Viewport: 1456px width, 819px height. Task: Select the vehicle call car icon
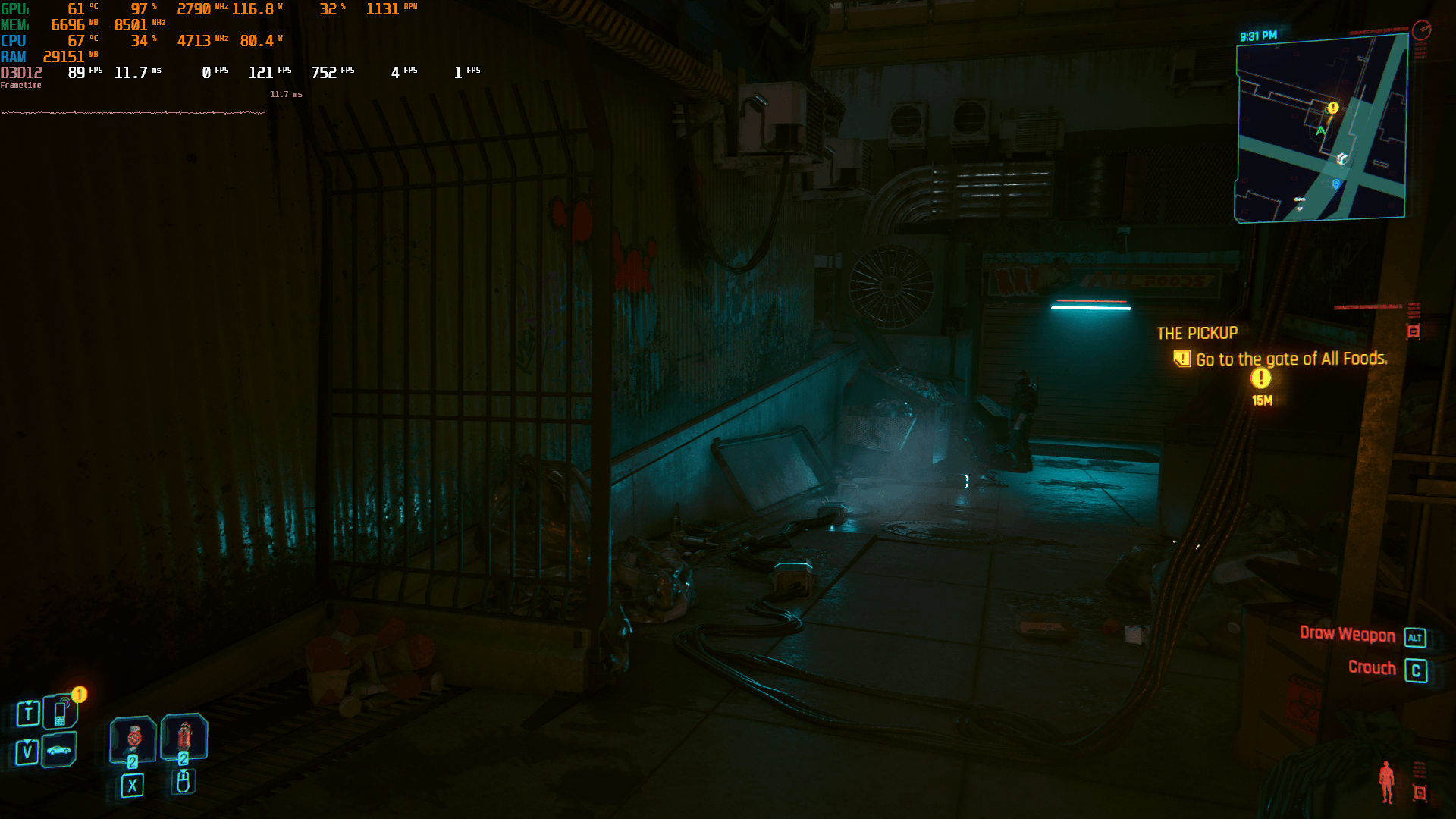(59, 751)
